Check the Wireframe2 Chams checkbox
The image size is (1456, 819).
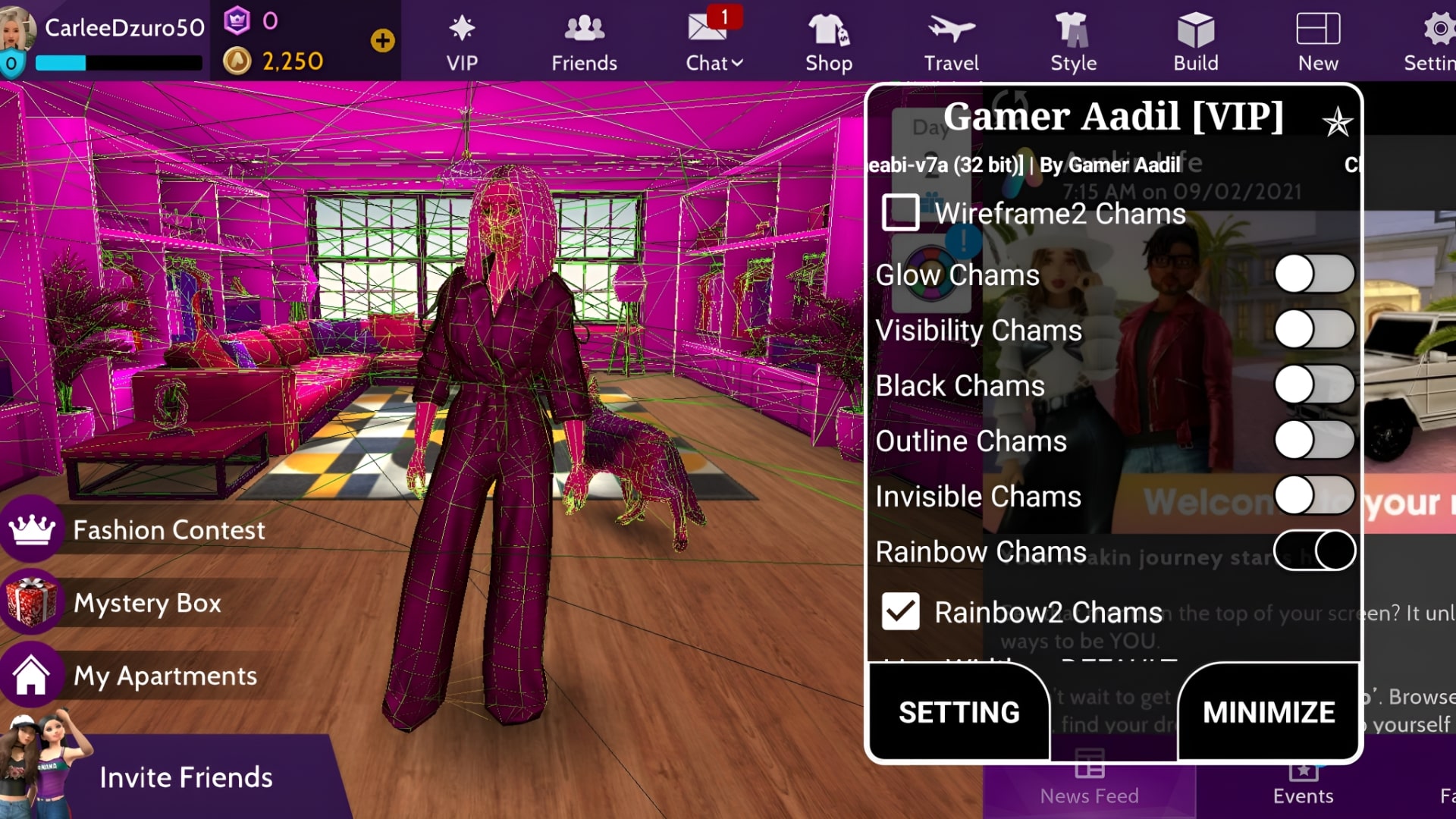[900, 213]
